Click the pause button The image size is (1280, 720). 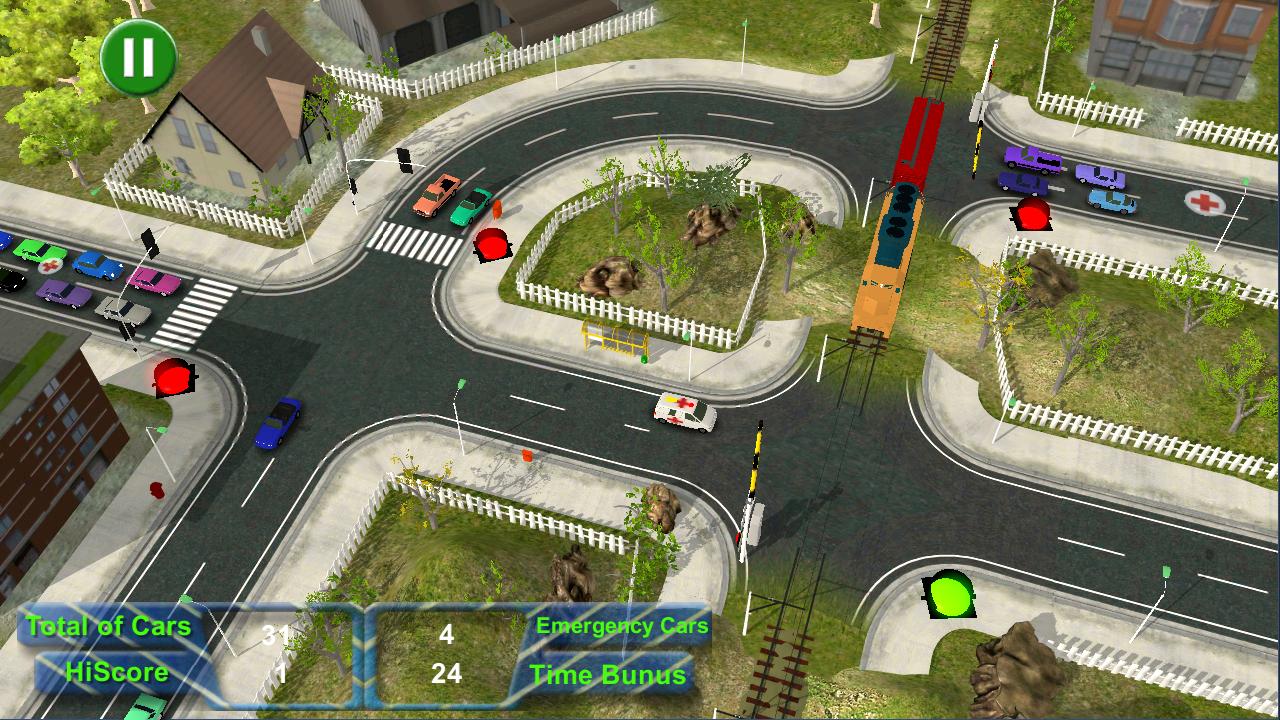137,57
